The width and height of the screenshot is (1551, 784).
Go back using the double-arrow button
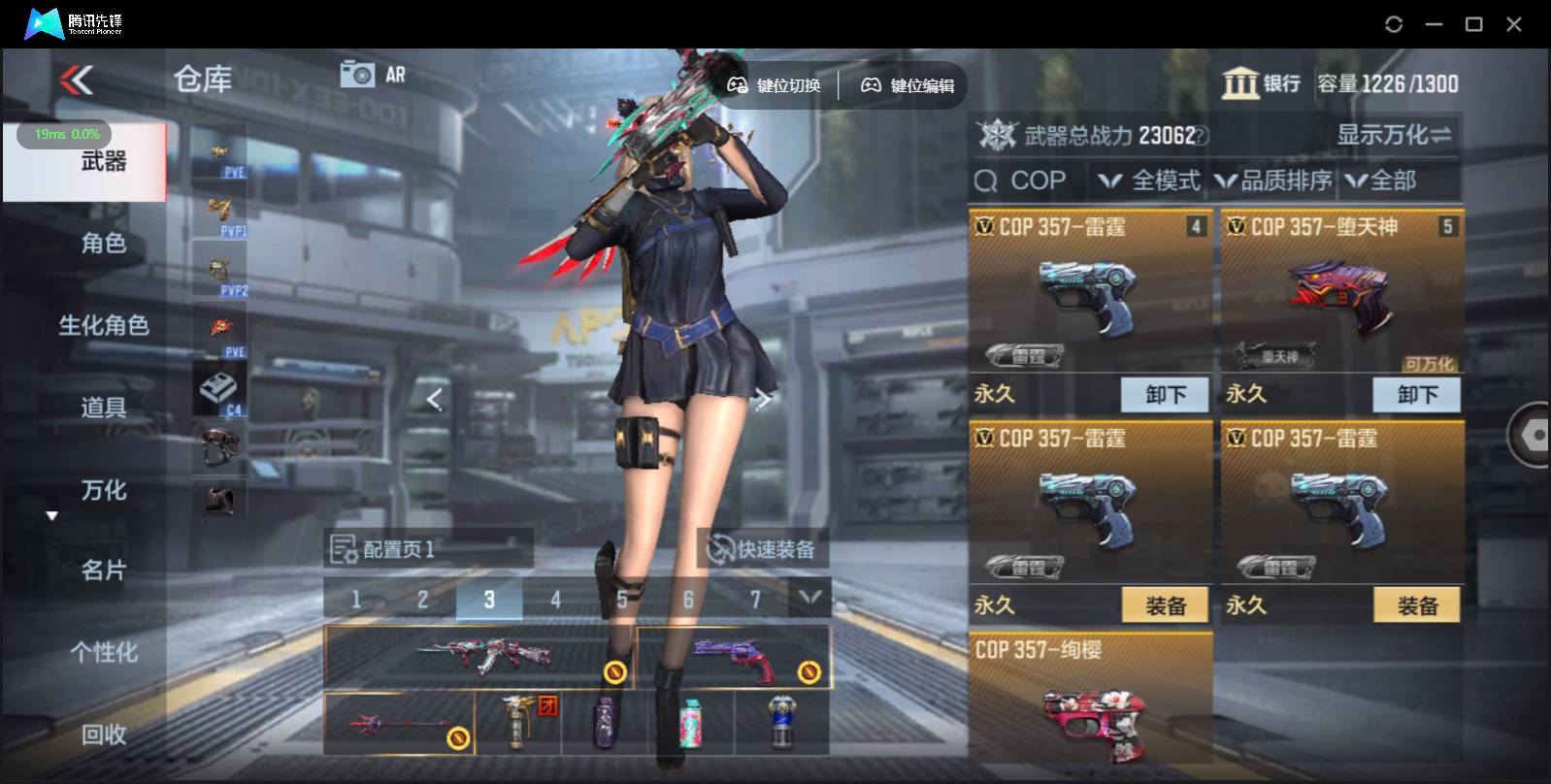(x=77, y=80)
